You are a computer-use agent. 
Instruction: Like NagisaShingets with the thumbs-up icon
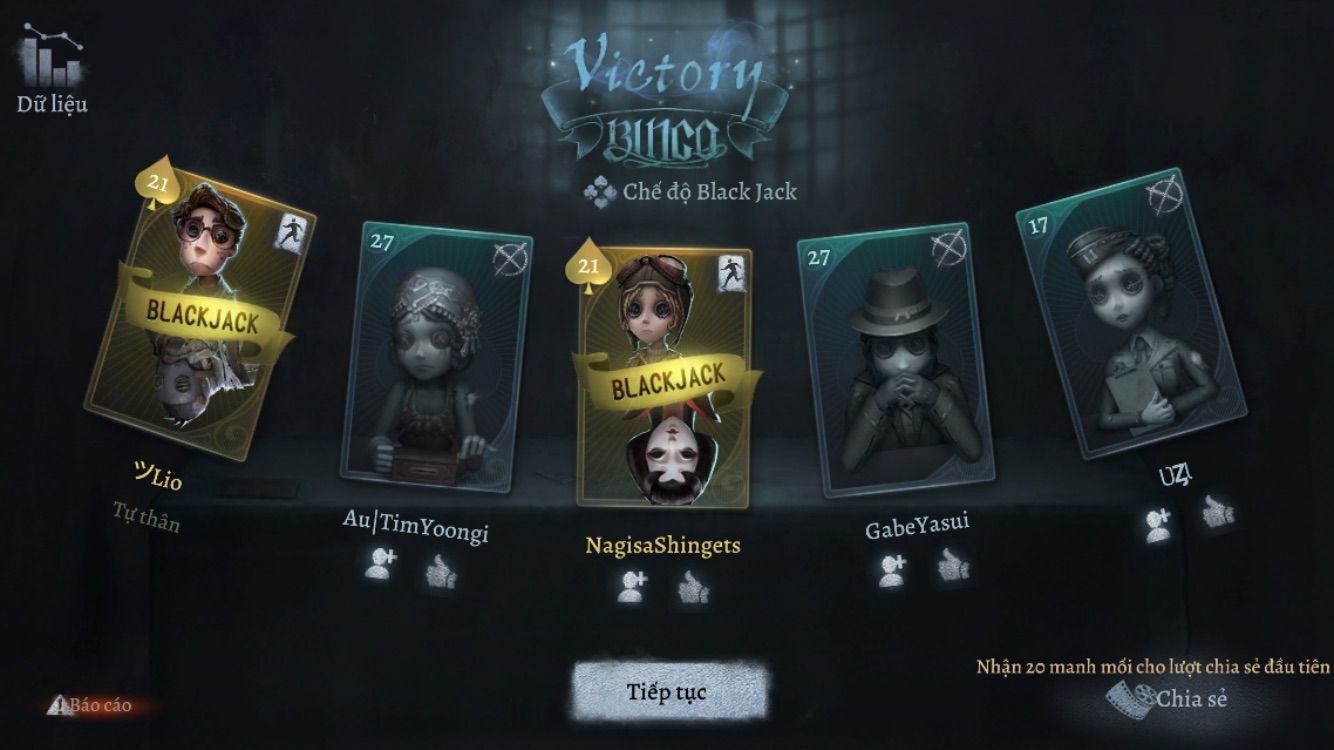(692, 587)
